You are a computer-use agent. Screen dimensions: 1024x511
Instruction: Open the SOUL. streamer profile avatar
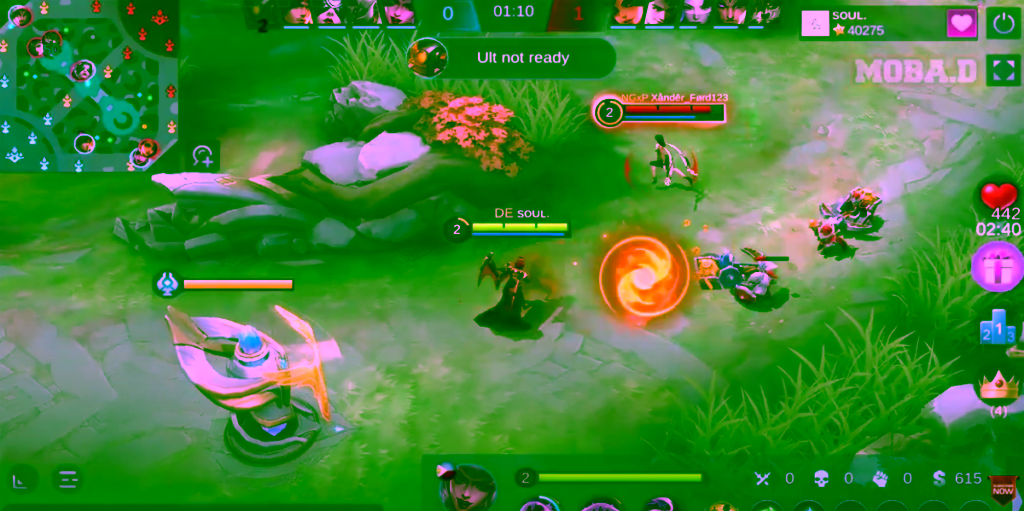(x=816, y=24)
